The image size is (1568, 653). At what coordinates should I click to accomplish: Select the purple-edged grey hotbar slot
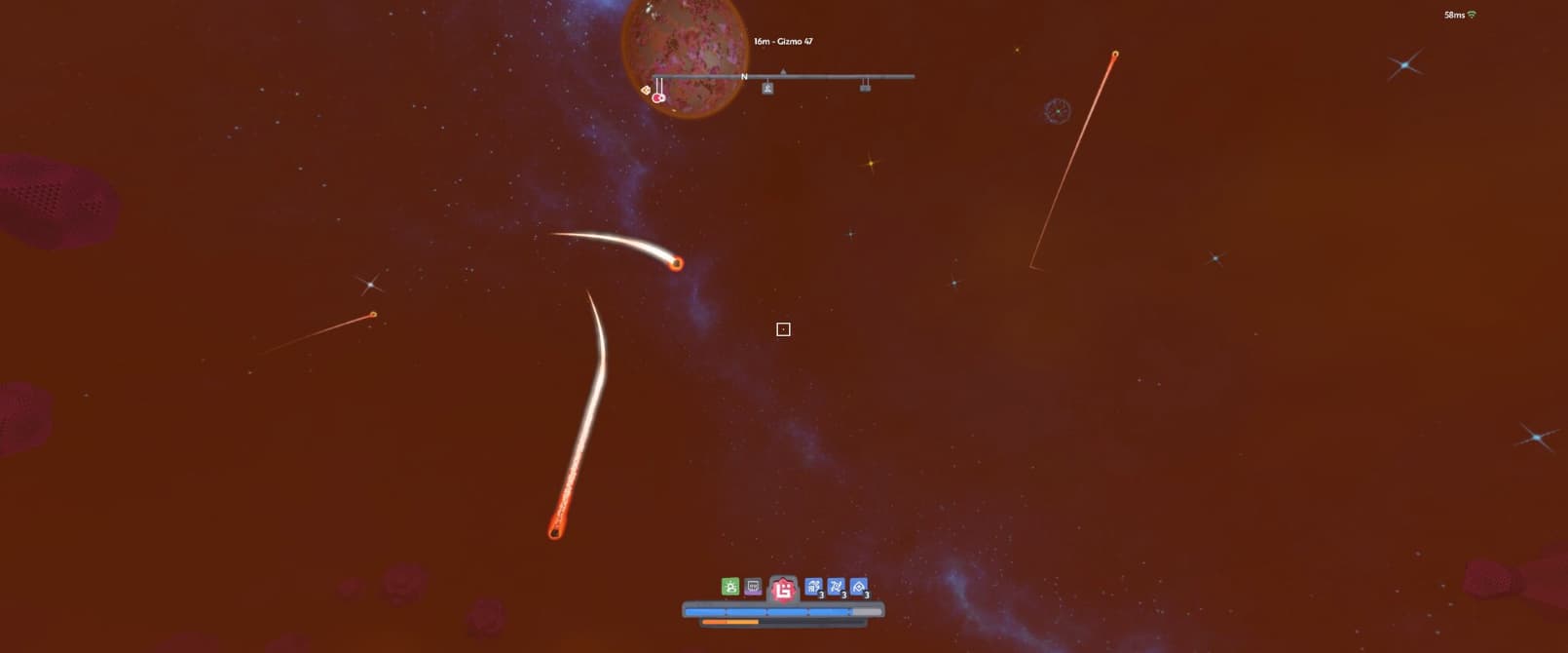pyautogui.click(x=753, y=587)
